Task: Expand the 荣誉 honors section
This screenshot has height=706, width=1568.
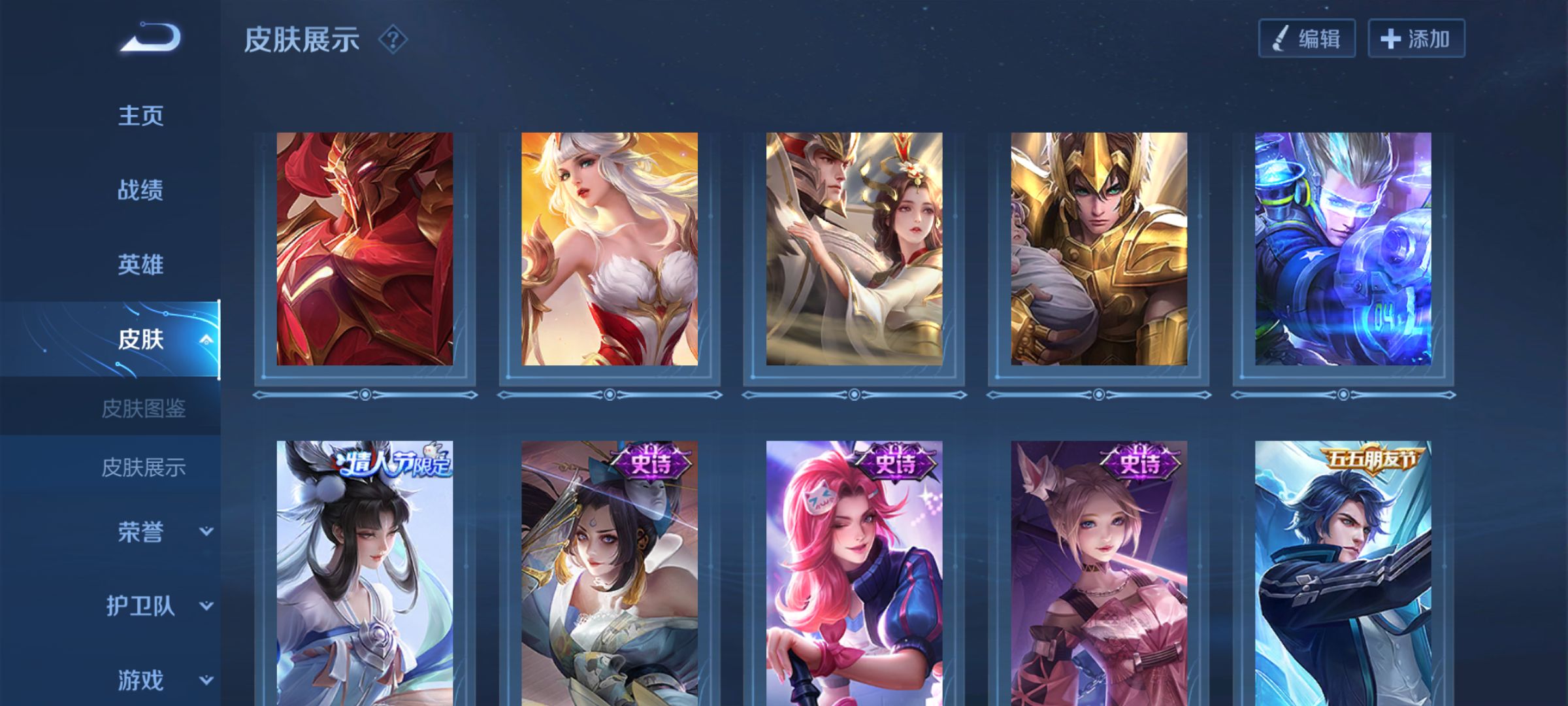Action: (206, 531)
